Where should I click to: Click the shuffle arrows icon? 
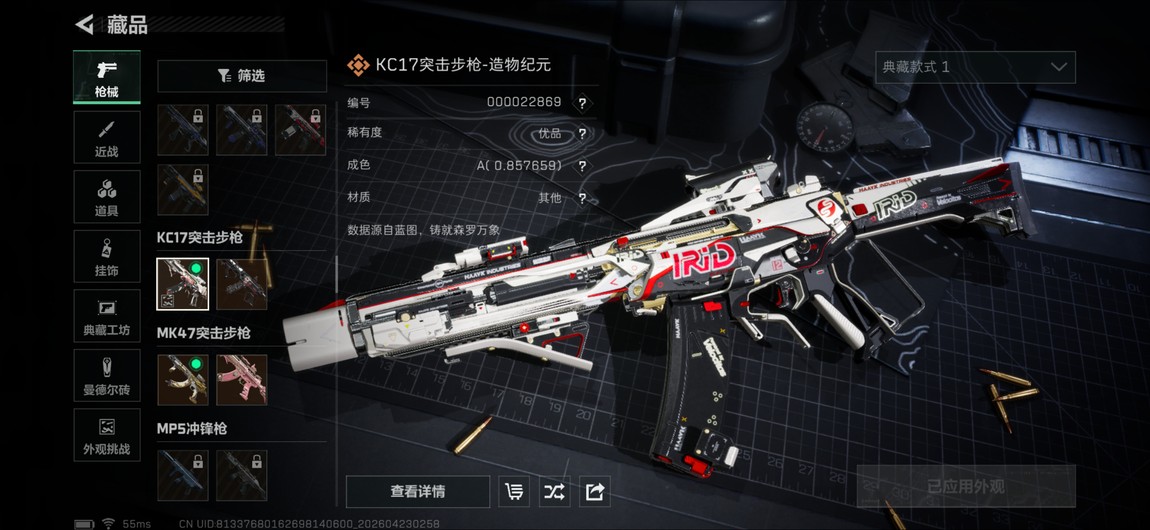[x=554, y=492]
